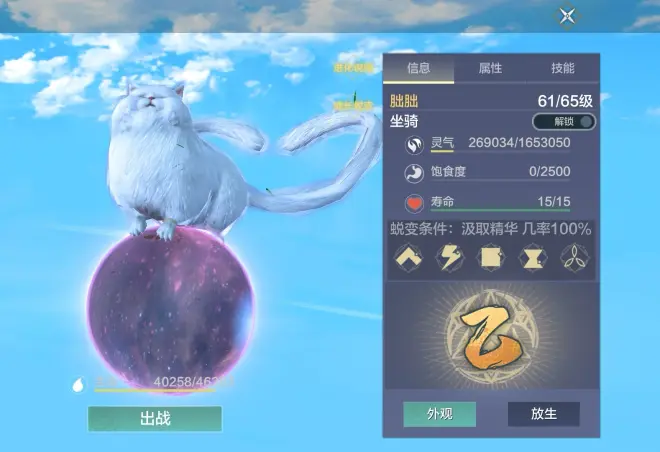Select the mountain-shaped essence icon
Image resolution: width=660 pixels, height=452 pixels.
coord(408,259)
